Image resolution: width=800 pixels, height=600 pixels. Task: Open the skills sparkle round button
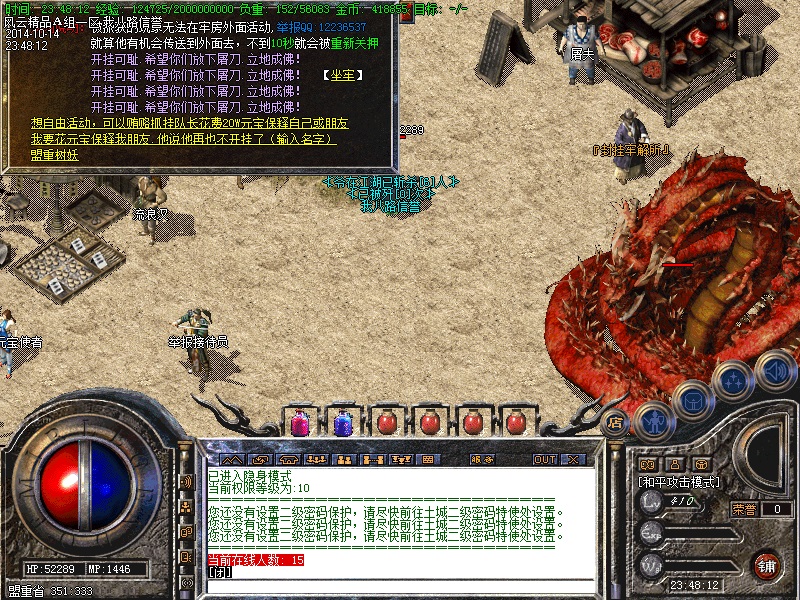click(x=735, y=379)
